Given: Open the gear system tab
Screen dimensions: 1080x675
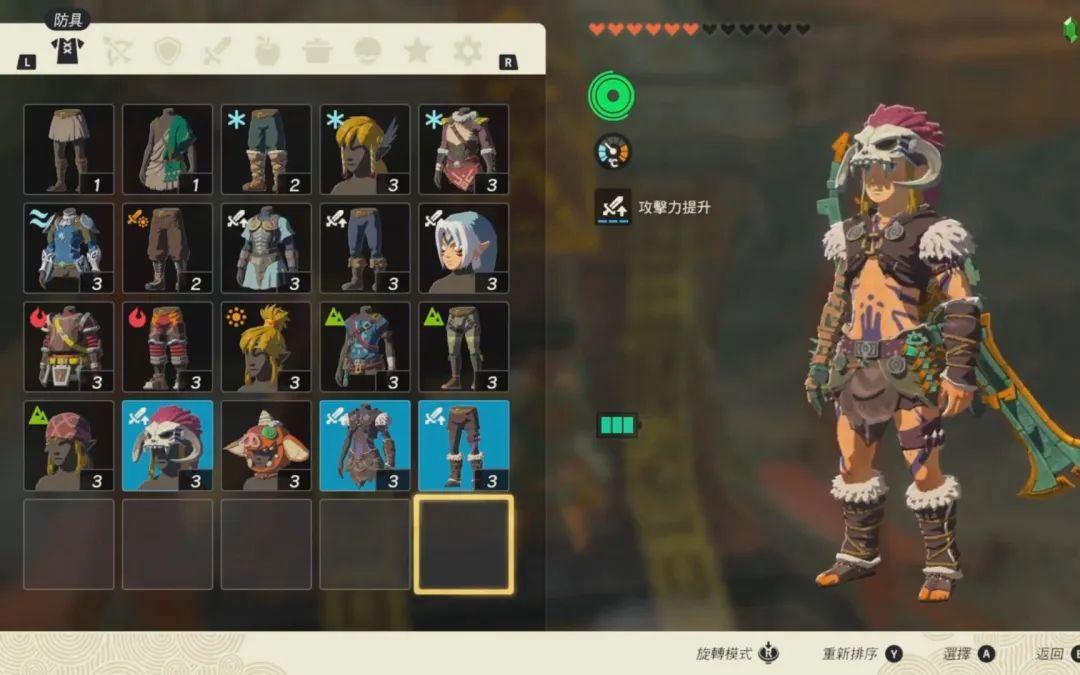Looking at the screenshot, I should 467,50.
